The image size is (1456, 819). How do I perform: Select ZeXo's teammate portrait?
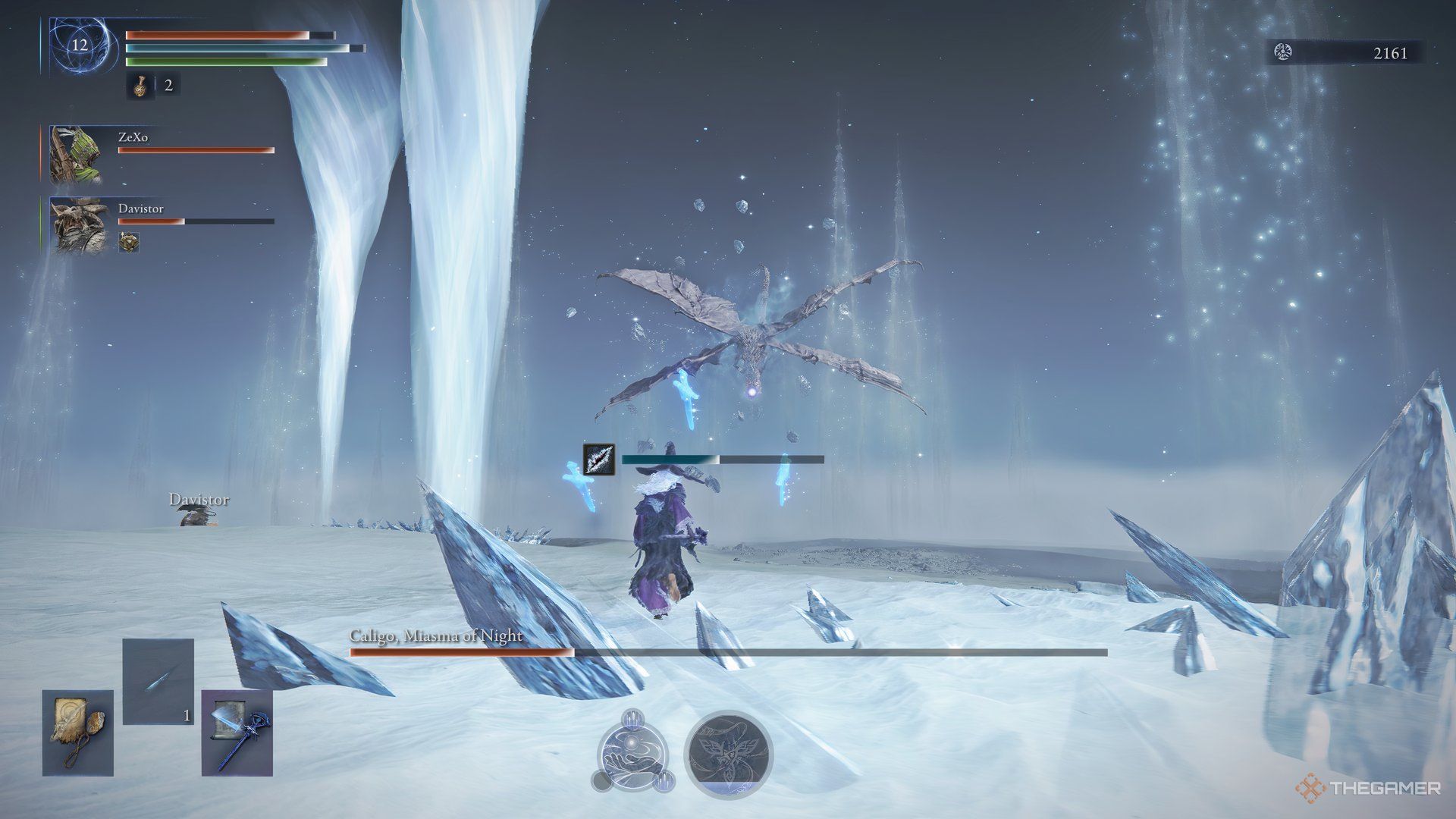(x=77, y=155)
